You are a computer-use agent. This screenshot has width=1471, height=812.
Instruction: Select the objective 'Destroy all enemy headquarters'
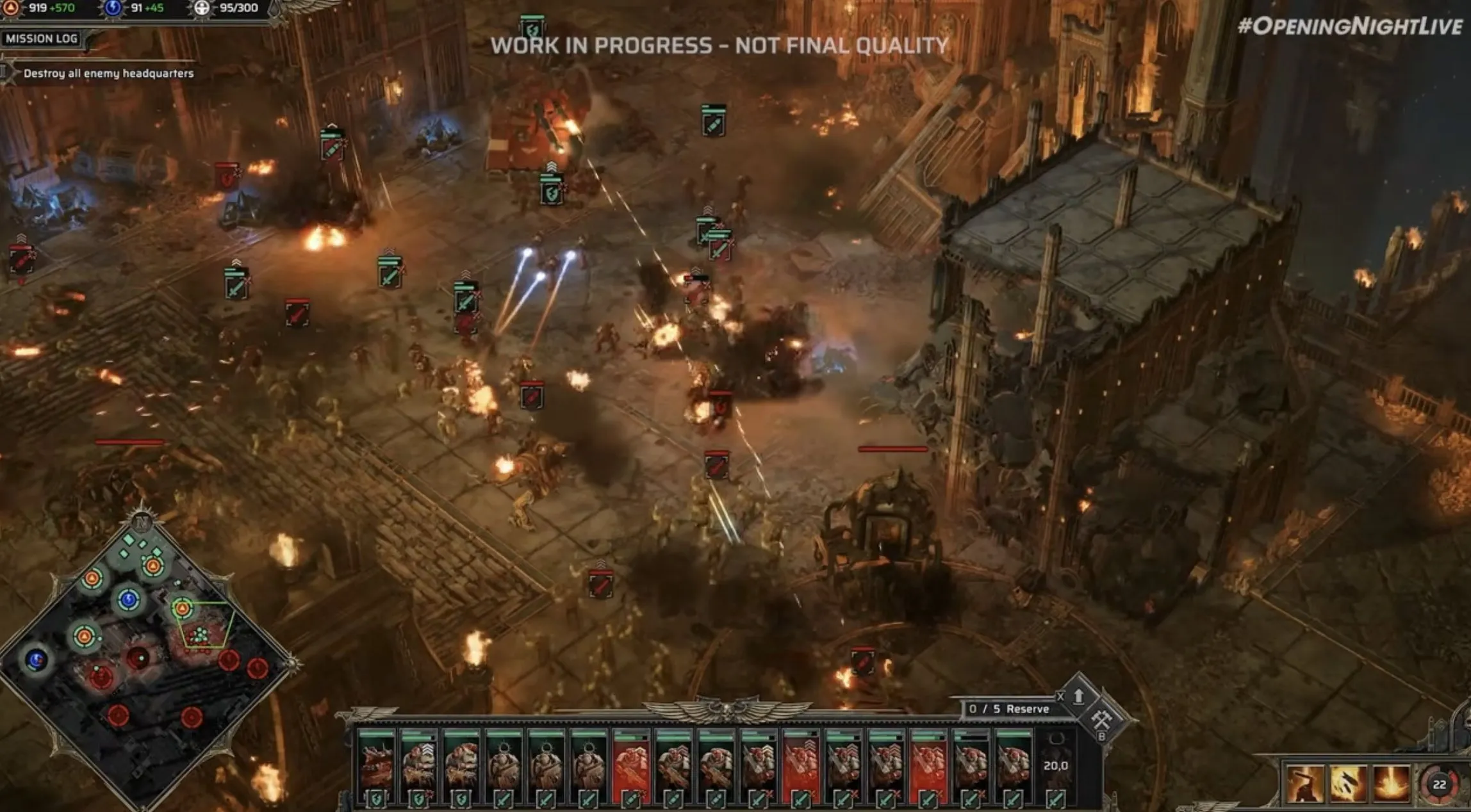coord(109,75)
